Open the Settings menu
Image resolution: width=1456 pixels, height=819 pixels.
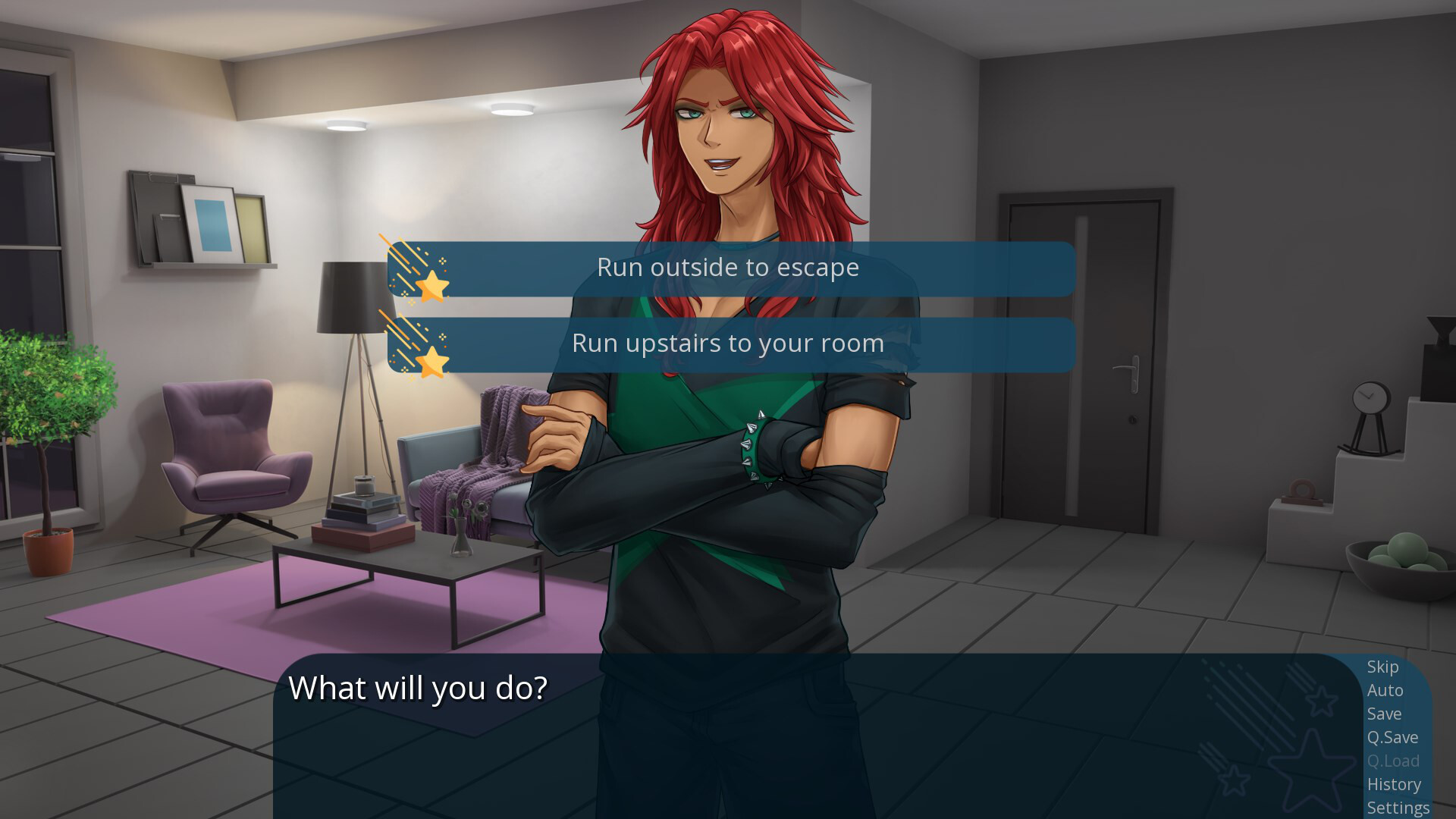(1399, 808)
